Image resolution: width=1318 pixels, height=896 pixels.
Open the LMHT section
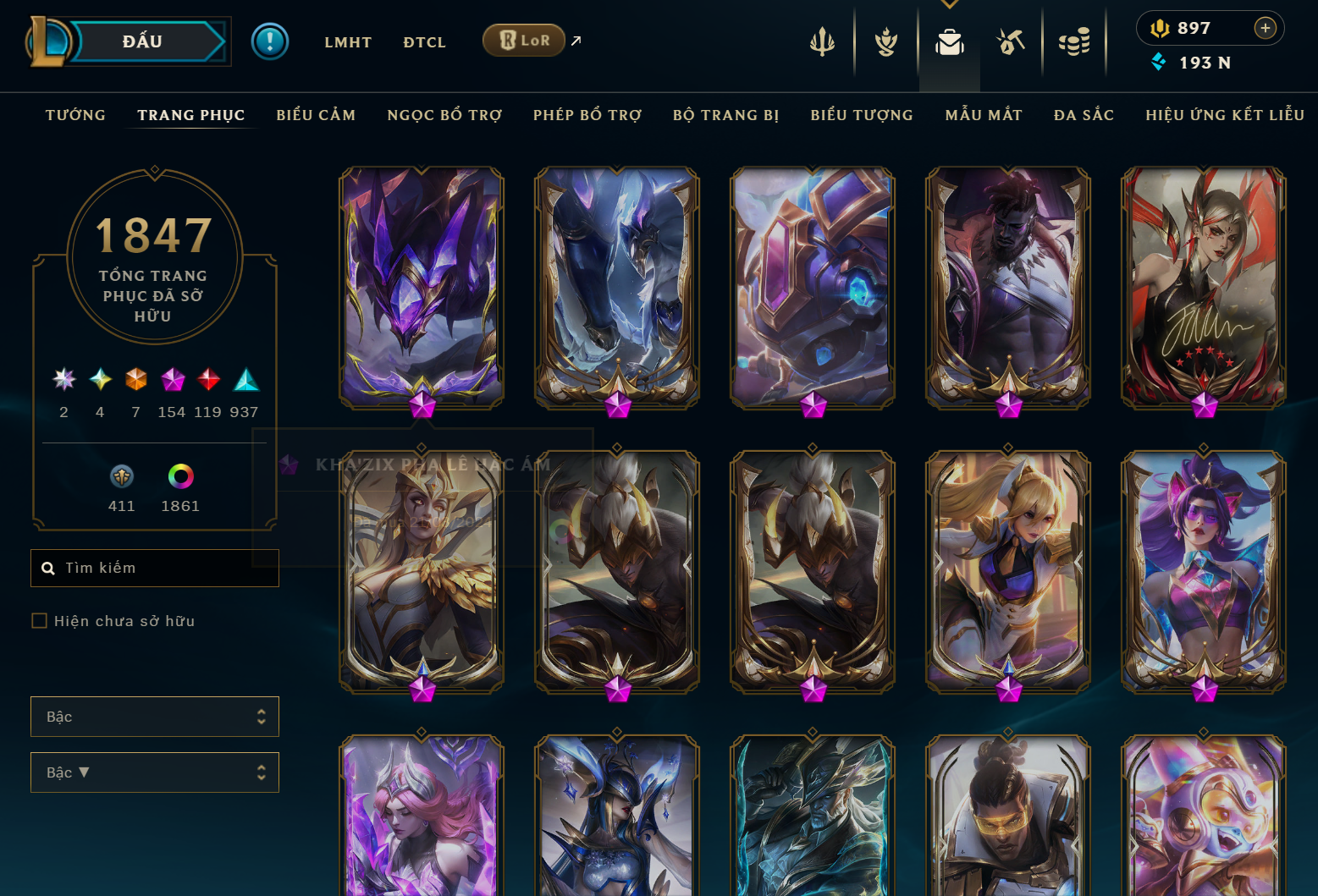tap(348, 42)
